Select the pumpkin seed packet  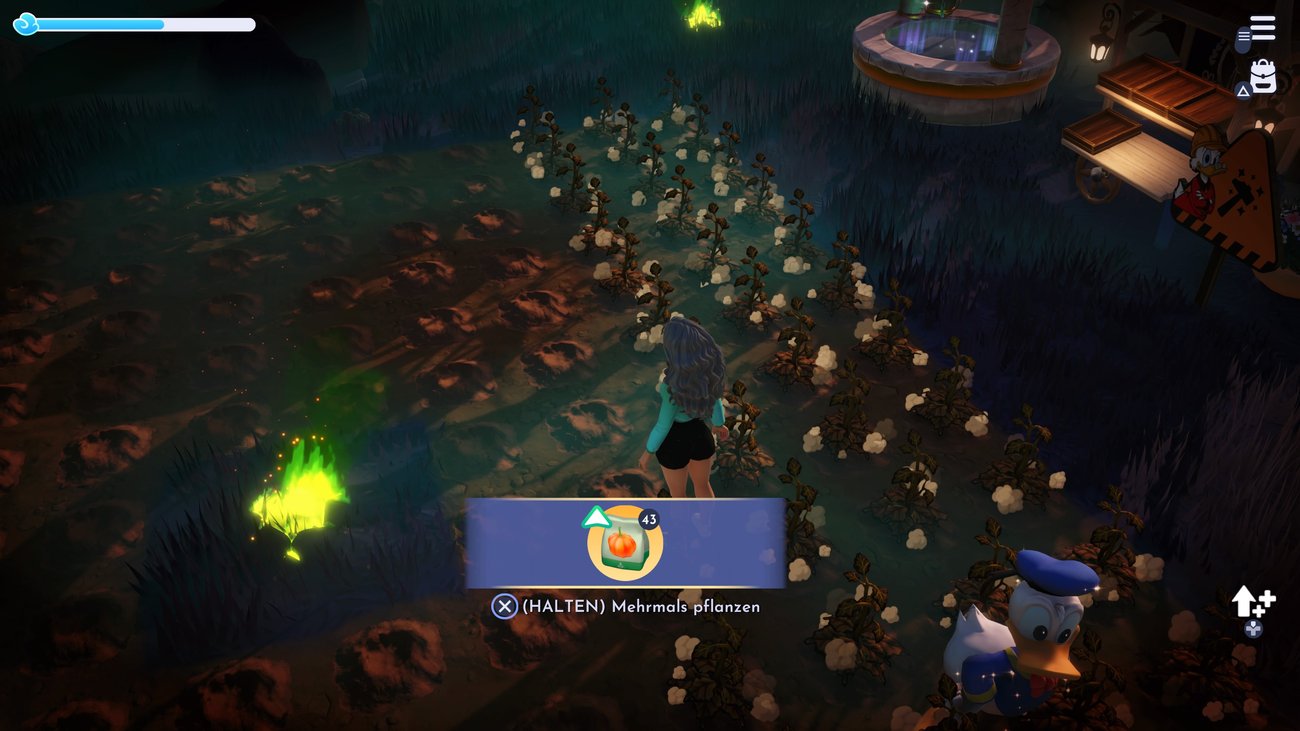pos(625,543)
